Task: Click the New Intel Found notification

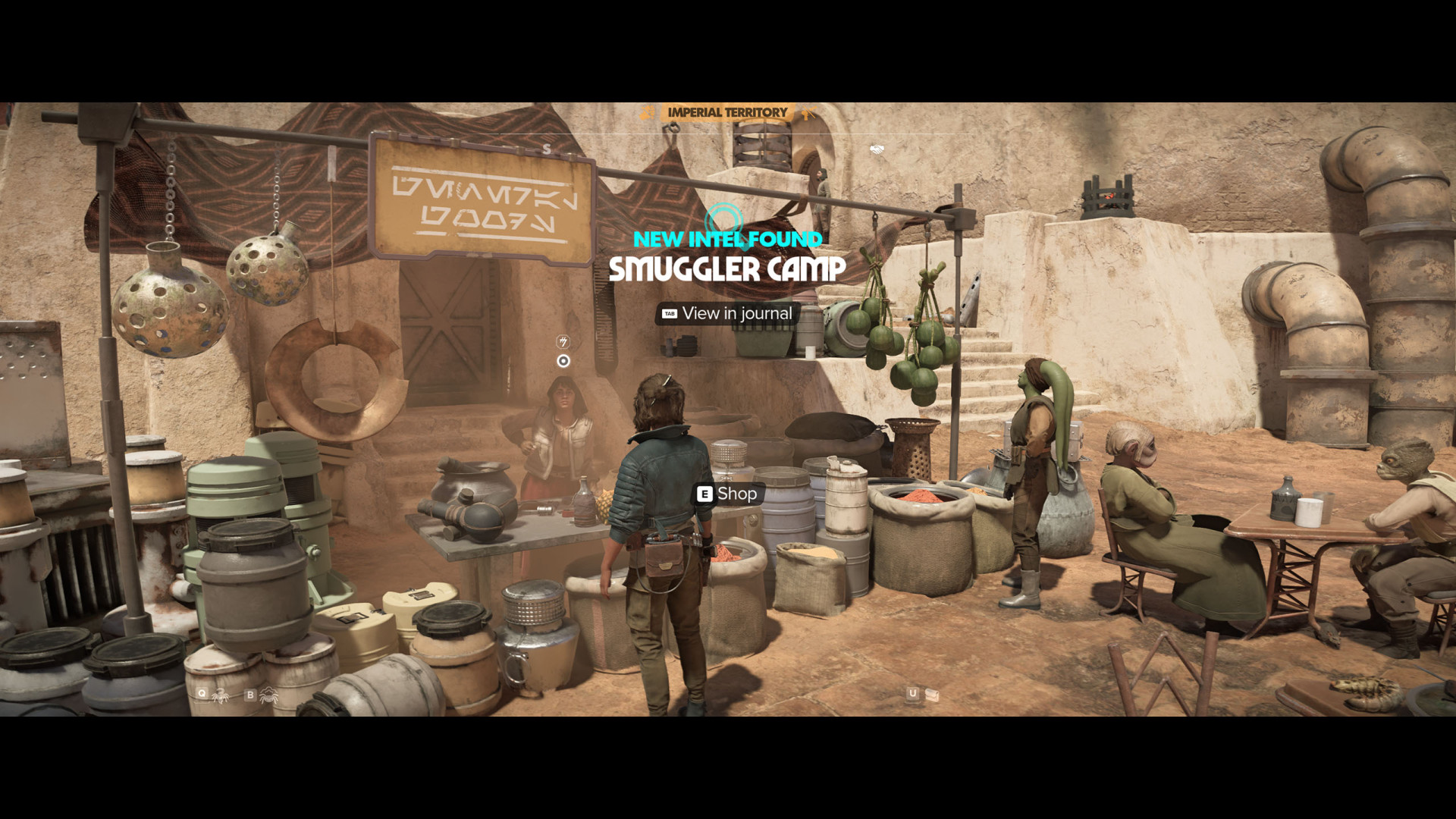Action: point(727,239)
